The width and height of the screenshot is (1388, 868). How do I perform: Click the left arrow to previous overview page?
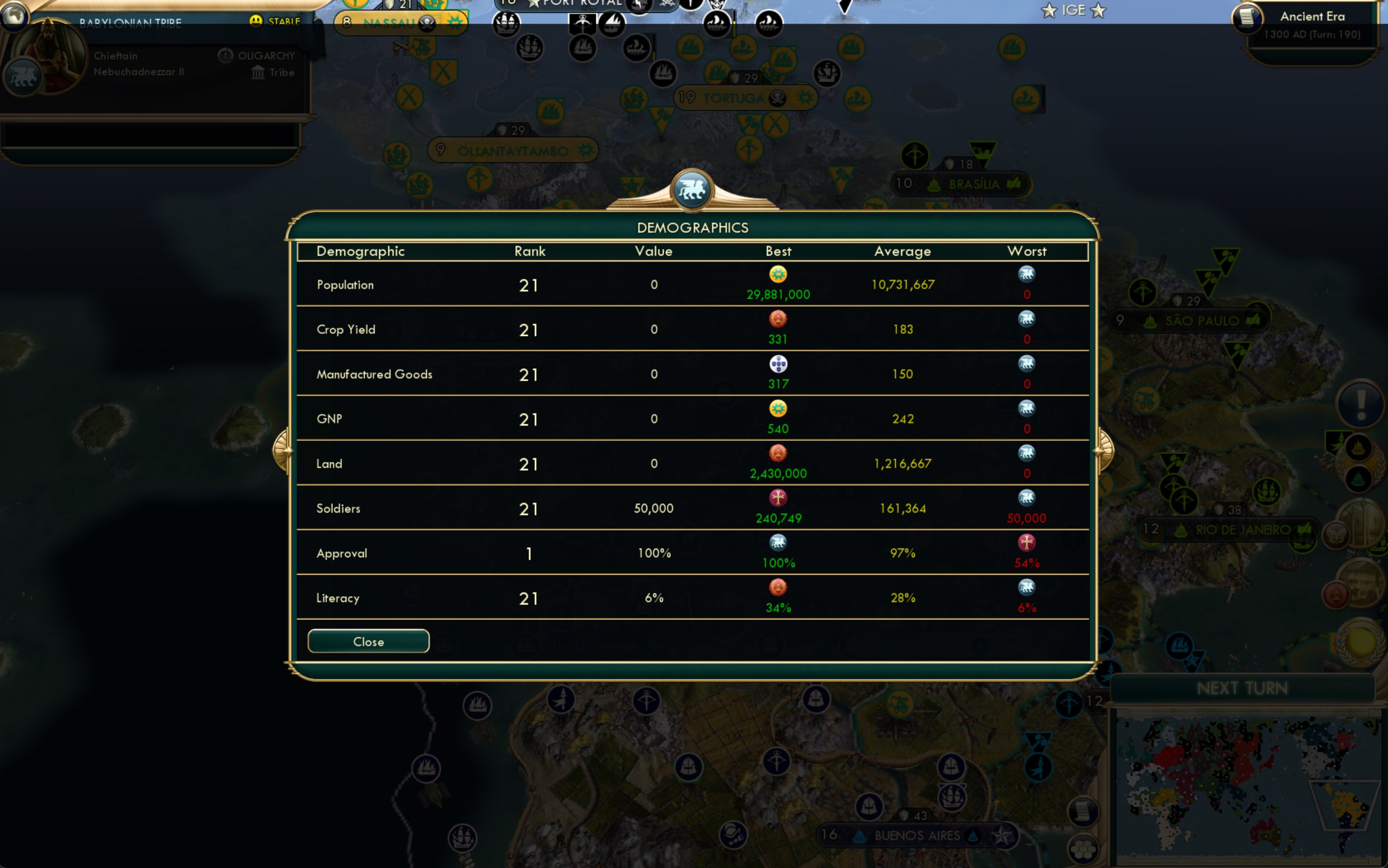point(282,450)
